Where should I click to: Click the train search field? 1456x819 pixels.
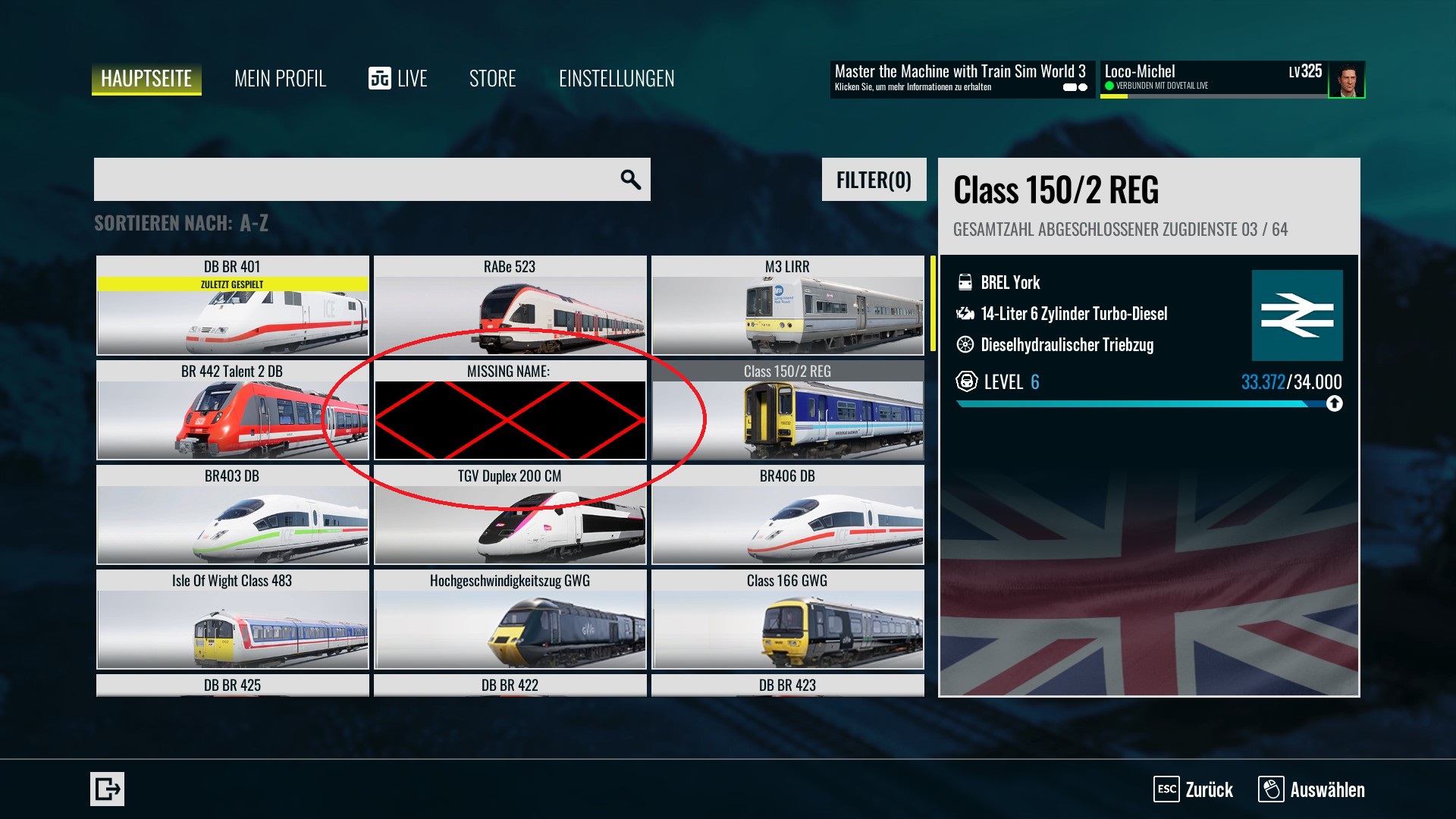[356, 180]
